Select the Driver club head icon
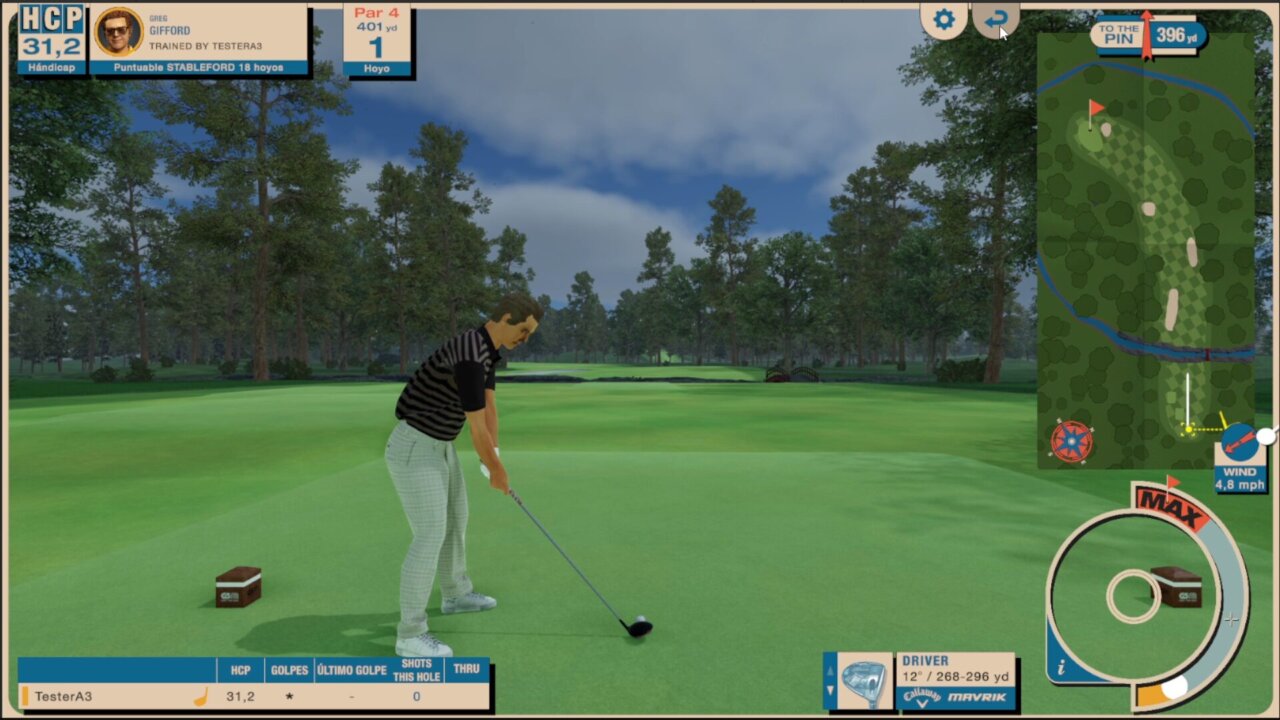This screenshot has height=720, width=1280. point(863,681)
